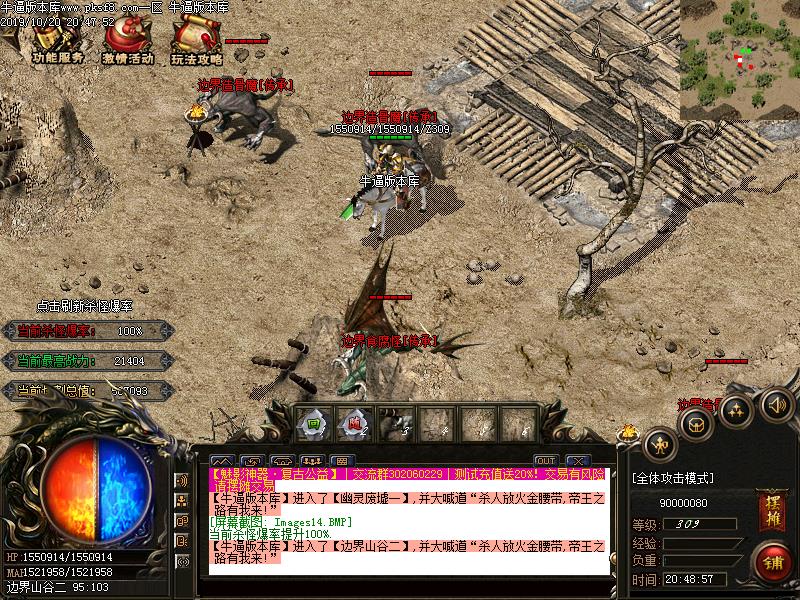Toggle the sound speaker button
This screenshot has width=800, height=600.
[x=776, y=405]
